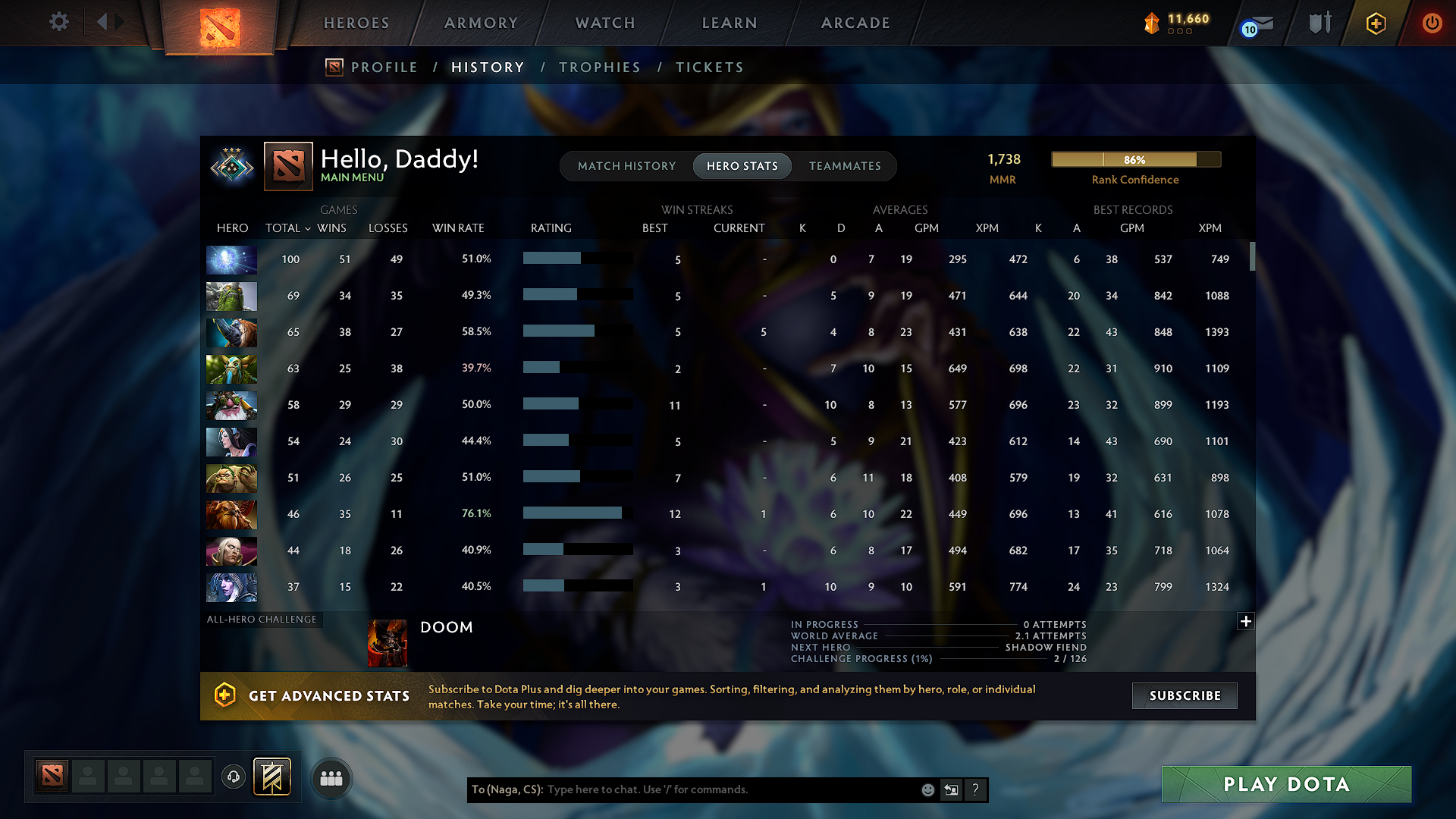Toggle the voice chat headset icon
The image size is (1456, 819).
[x=233, y=776]
